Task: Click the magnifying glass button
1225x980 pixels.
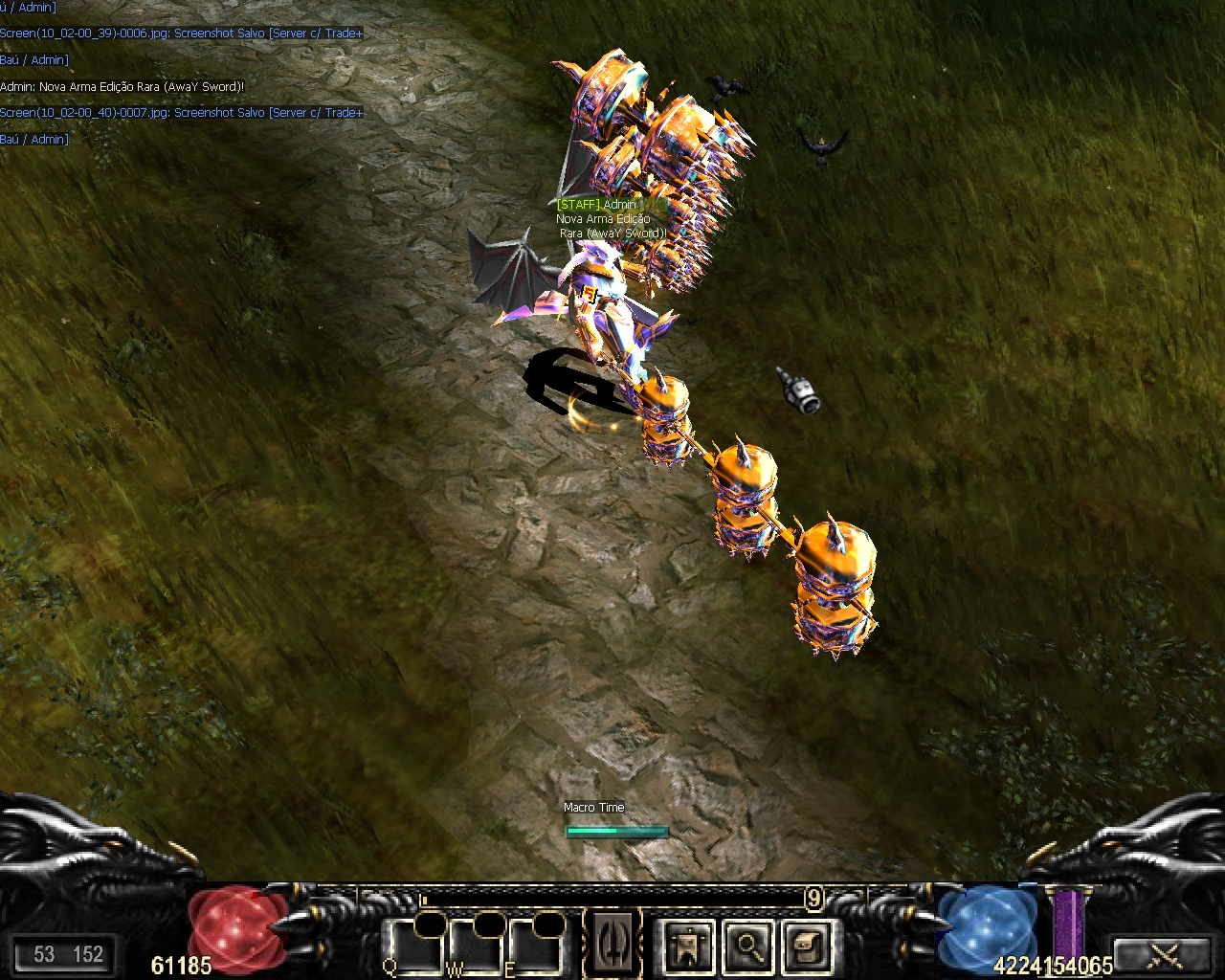Action: (748, 946)
